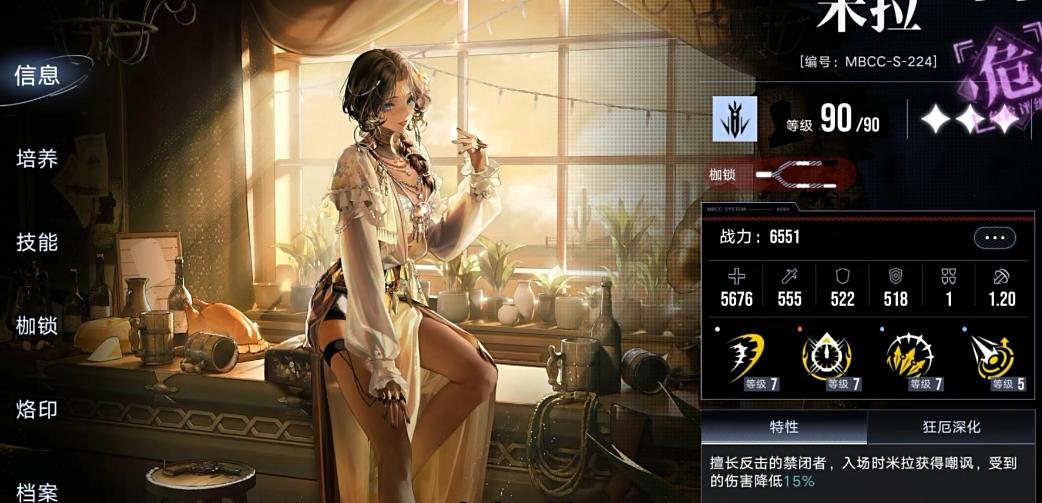1042x503 pixels.
Task: Go to the 培养 (Cultivate) section
Action: click(38, 159)
